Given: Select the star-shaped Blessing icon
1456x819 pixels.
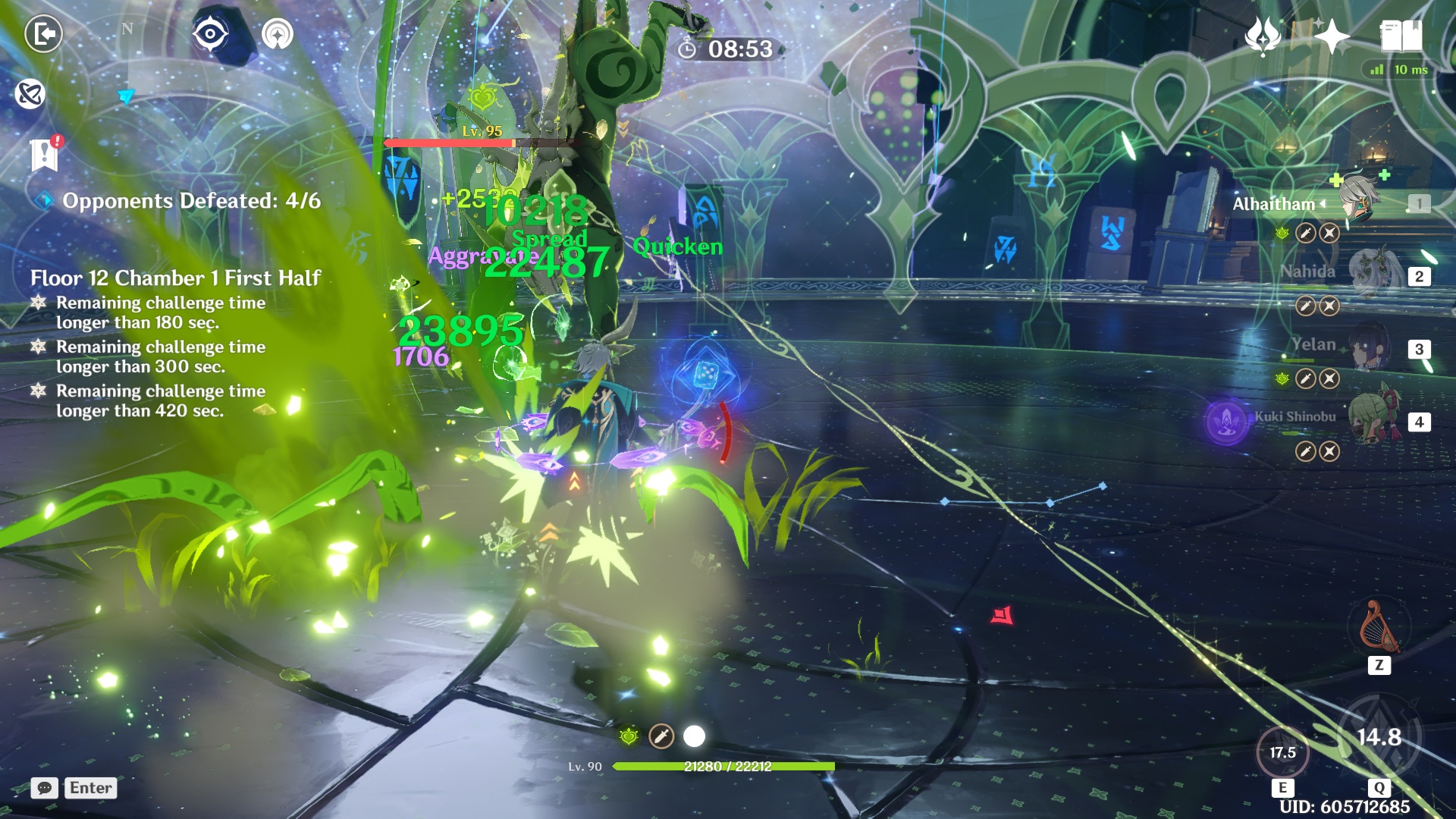Looking at the screenshot, I should tap(1332, 34).
